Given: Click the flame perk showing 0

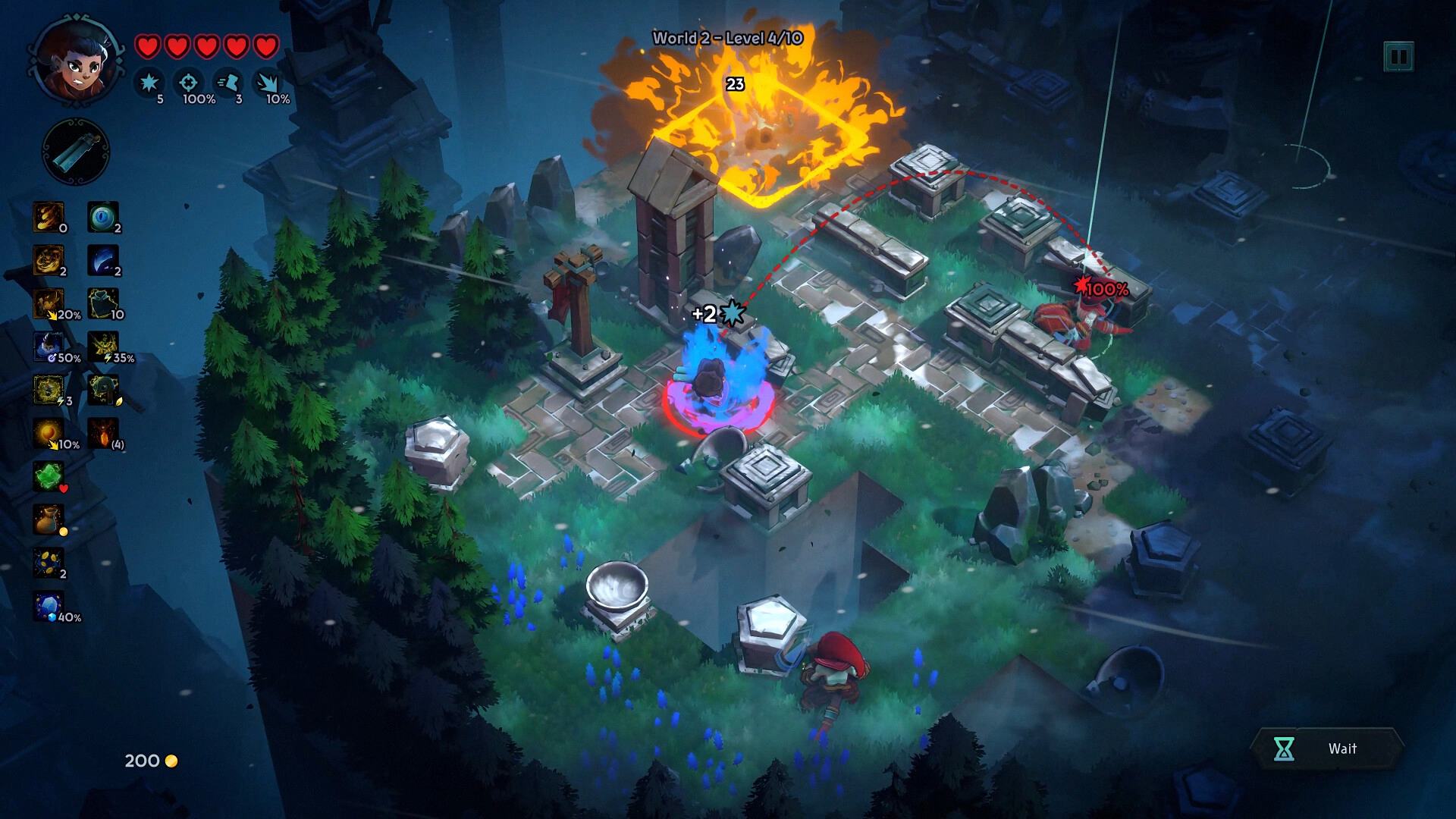Looking at the screenshot, I should click(49, 217).
